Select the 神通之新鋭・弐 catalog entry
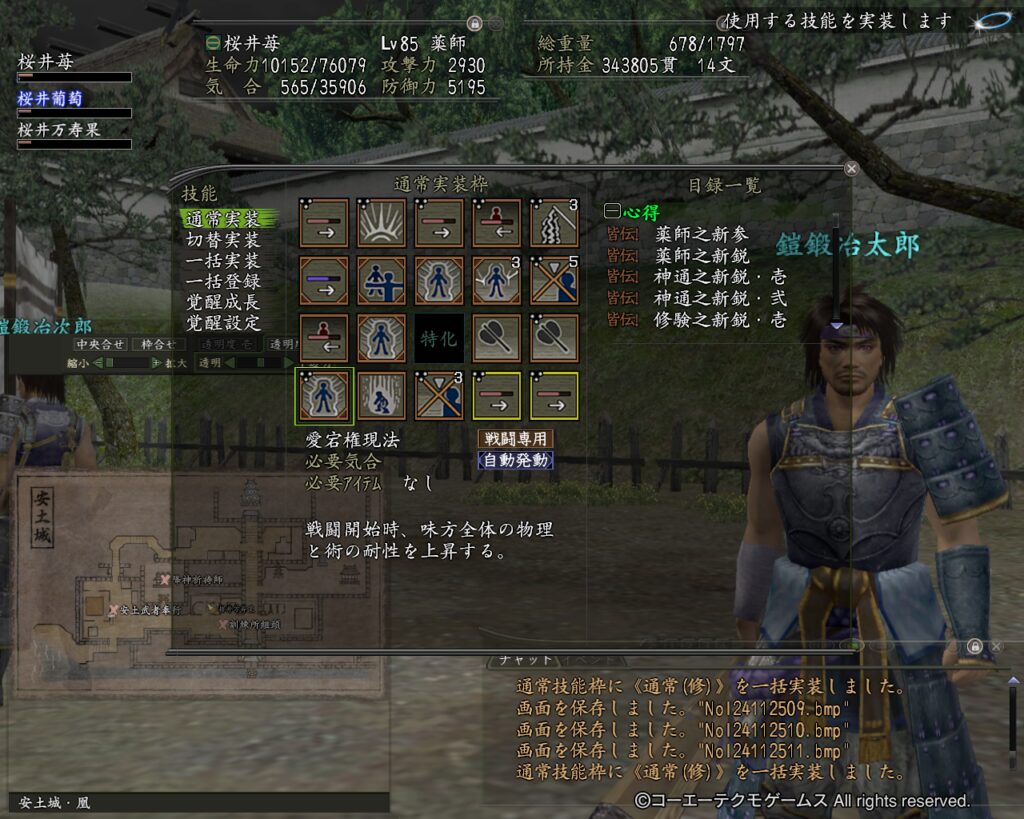 coord(720,298)
